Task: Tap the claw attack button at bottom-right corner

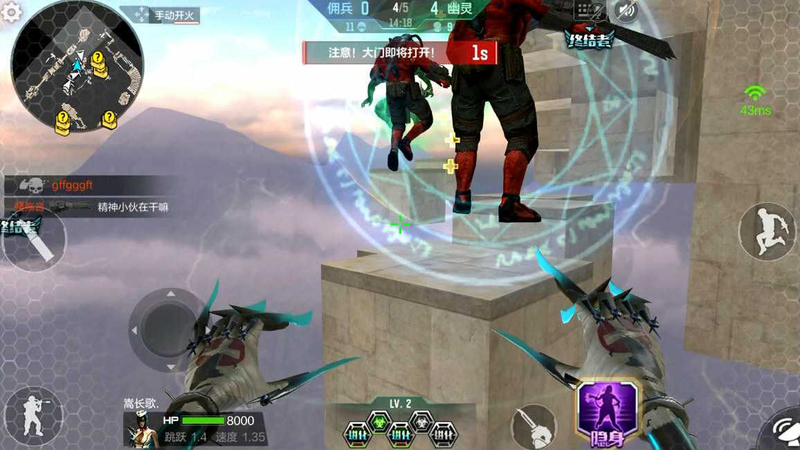Action: (x=780, y=432)
